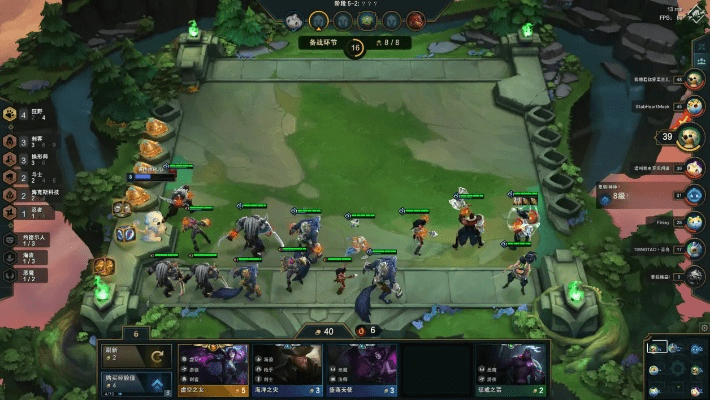Select the first stage round icon at top
Screen dimensions: 710x400
(292, 19)
